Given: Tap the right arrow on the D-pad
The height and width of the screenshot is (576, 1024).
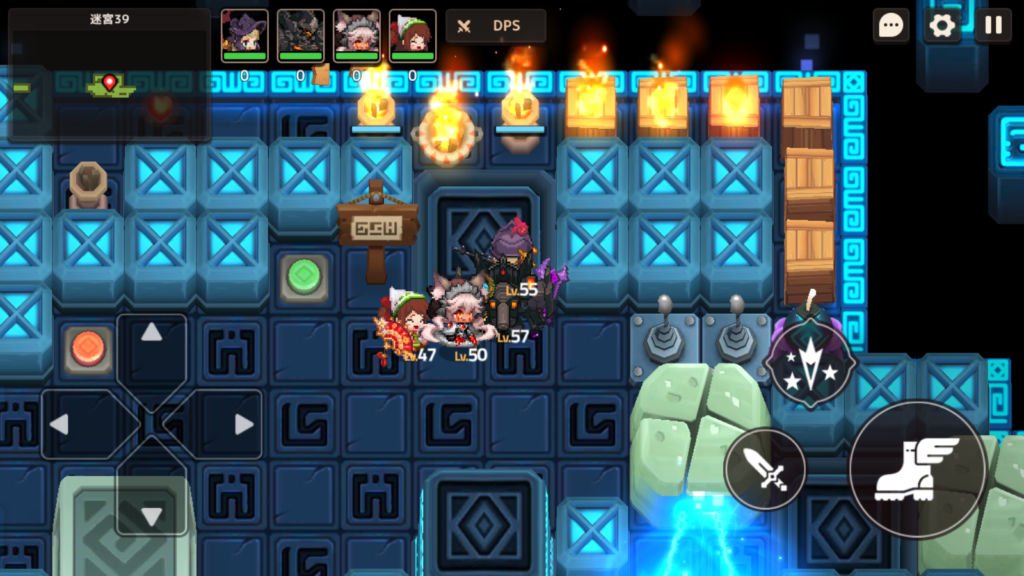Looking at the screenshot, I should pyautogui.click(x=242, y=425).
